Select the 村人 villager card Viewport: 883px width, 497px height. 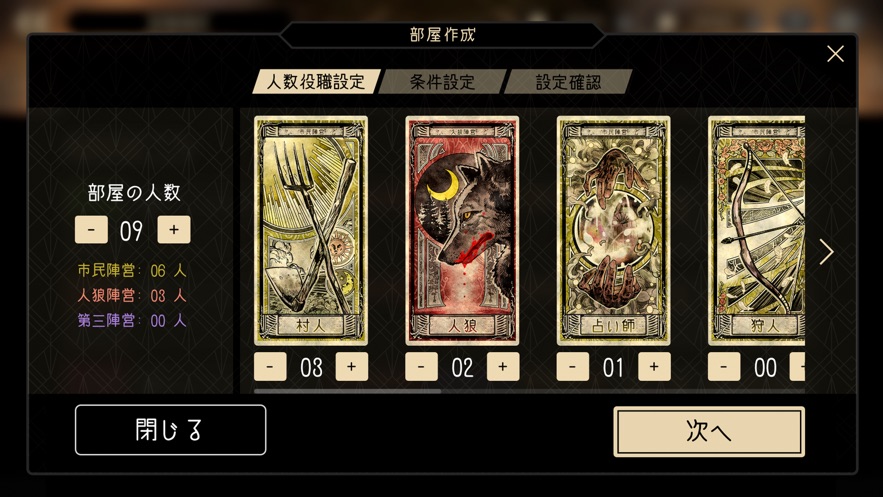311,230
